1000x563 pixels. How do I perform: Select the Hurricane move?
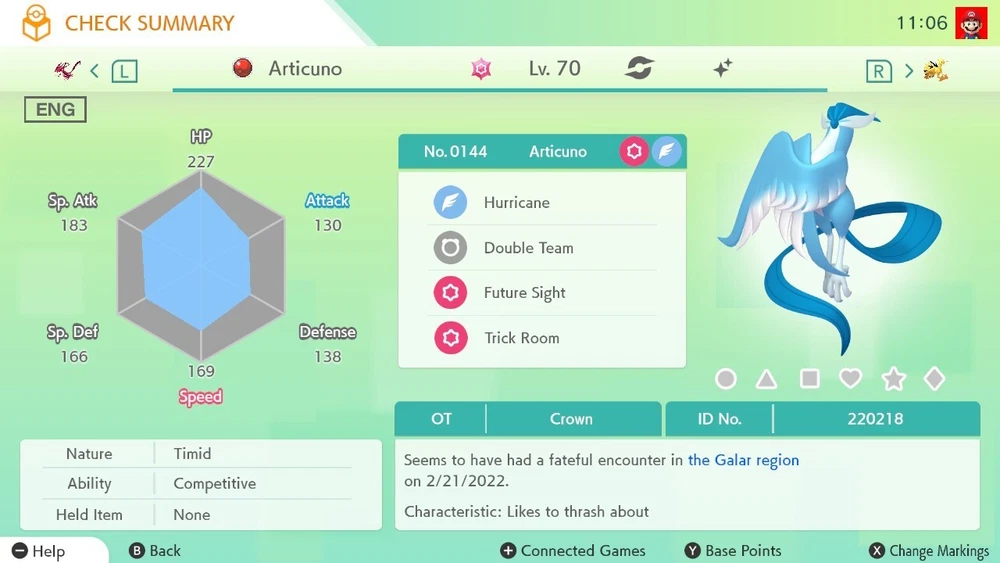(516, 202)
